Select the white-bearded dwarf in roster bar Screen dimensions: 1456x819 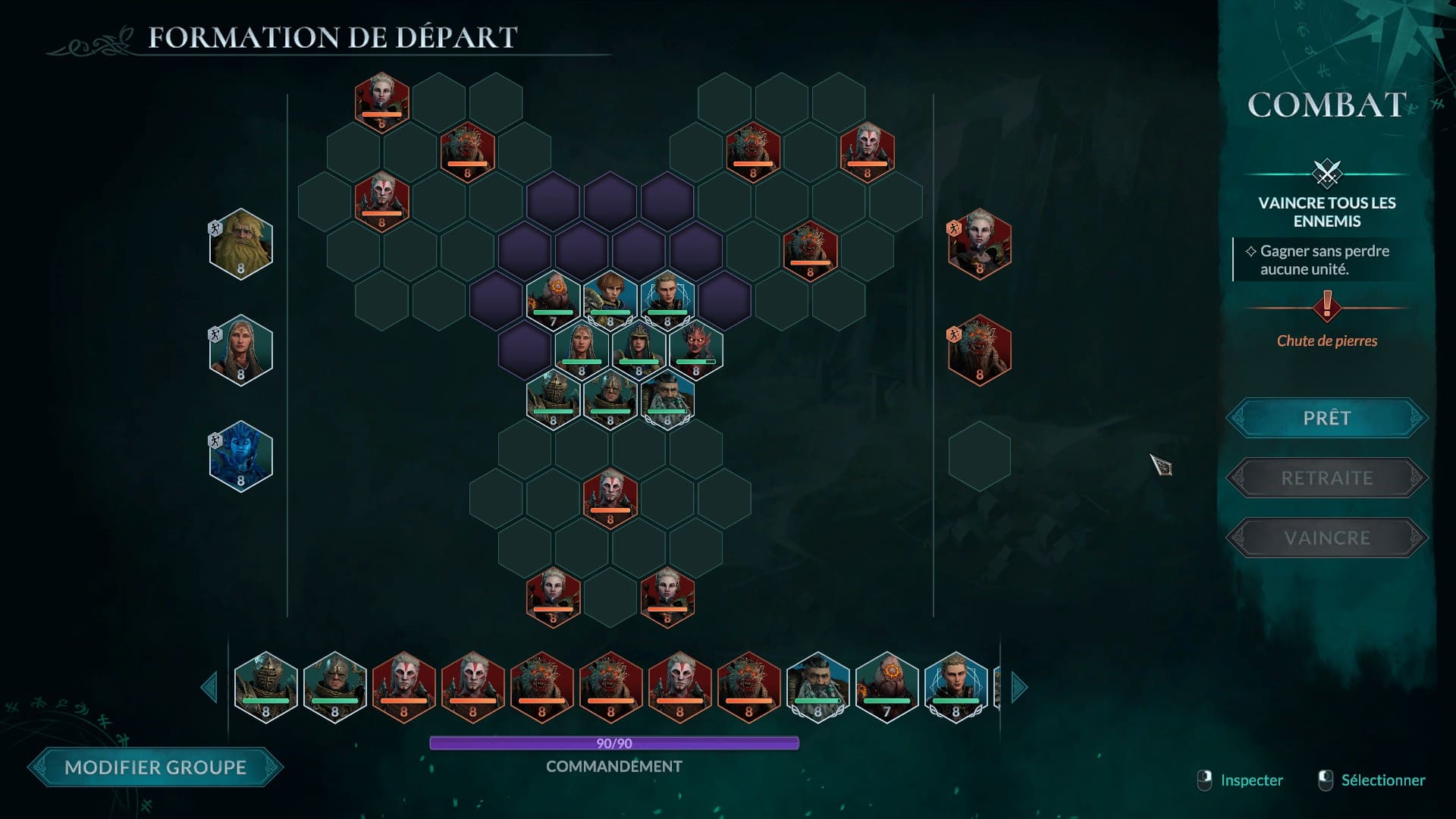tap(817, 687)
